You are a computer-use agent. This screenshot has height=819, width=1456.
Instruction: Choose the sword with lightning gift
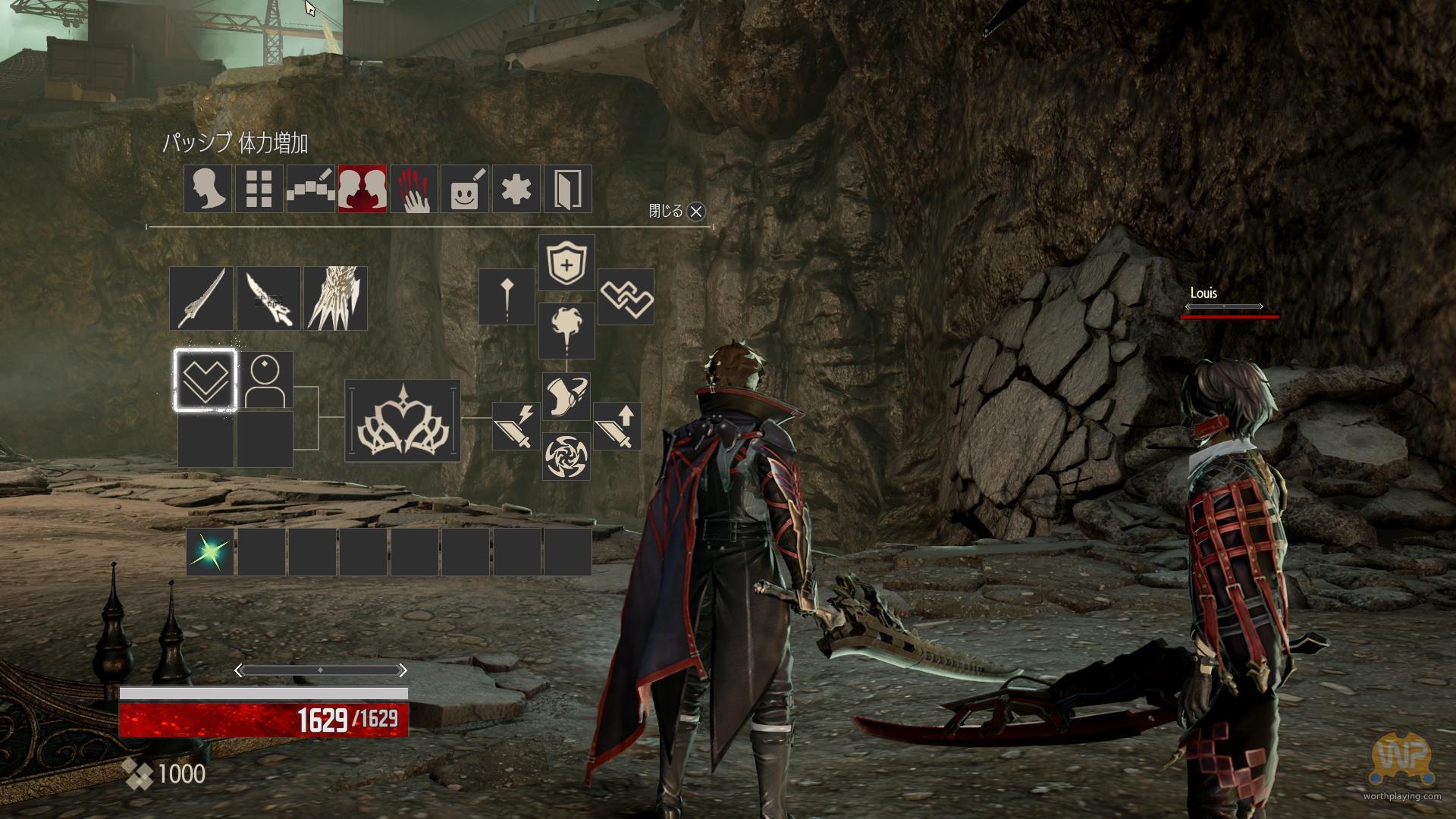[516, 425]
